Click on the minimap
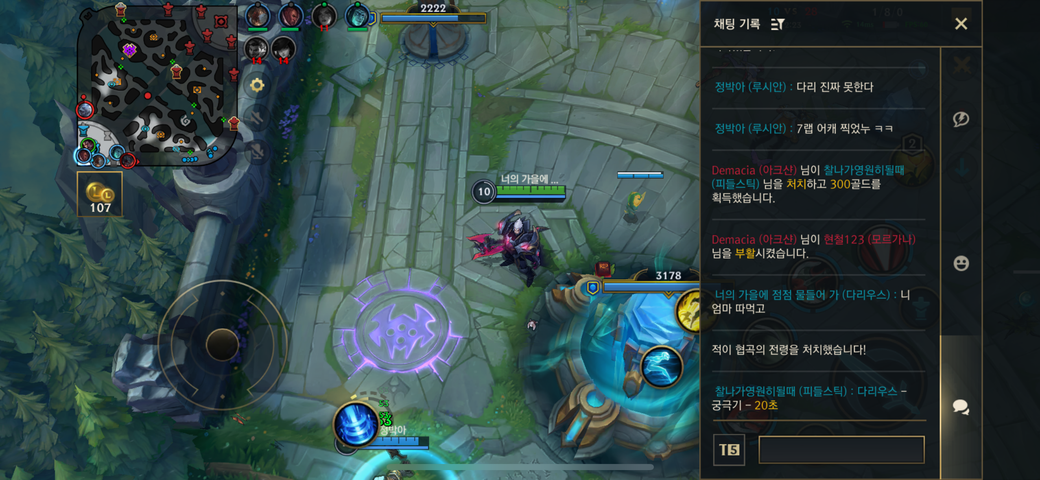1040x480 pixels. [x=157, y=84]
